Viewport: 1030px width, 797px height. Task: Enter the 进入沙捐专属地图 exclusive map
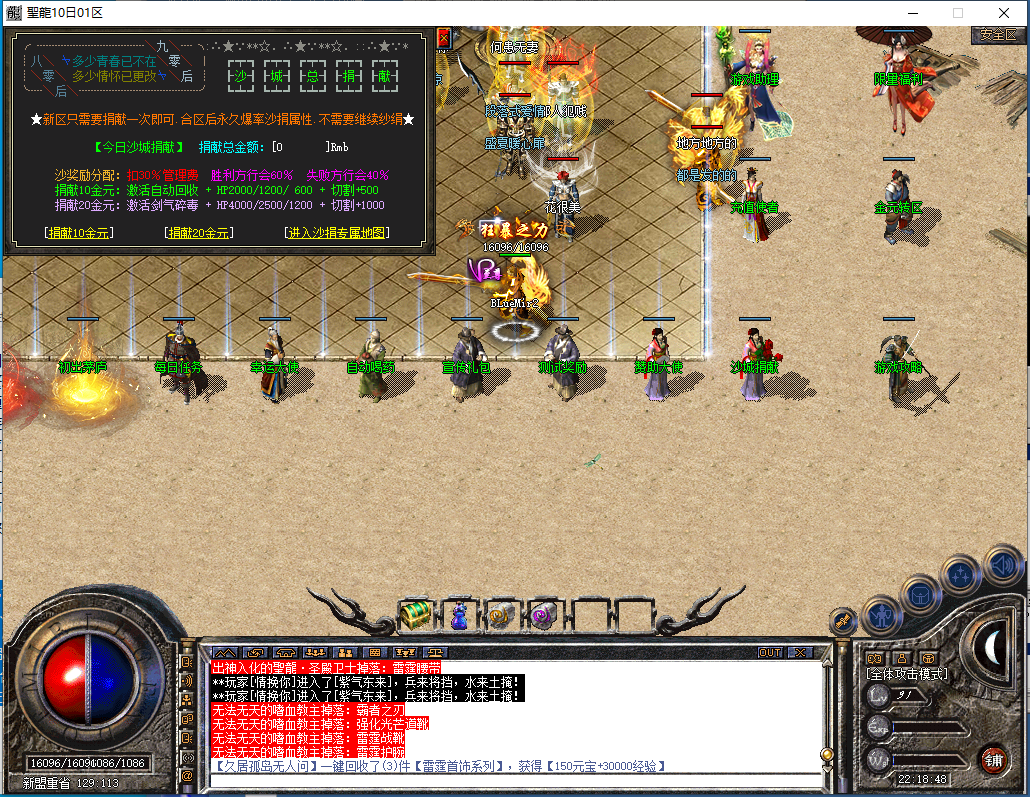336,233
